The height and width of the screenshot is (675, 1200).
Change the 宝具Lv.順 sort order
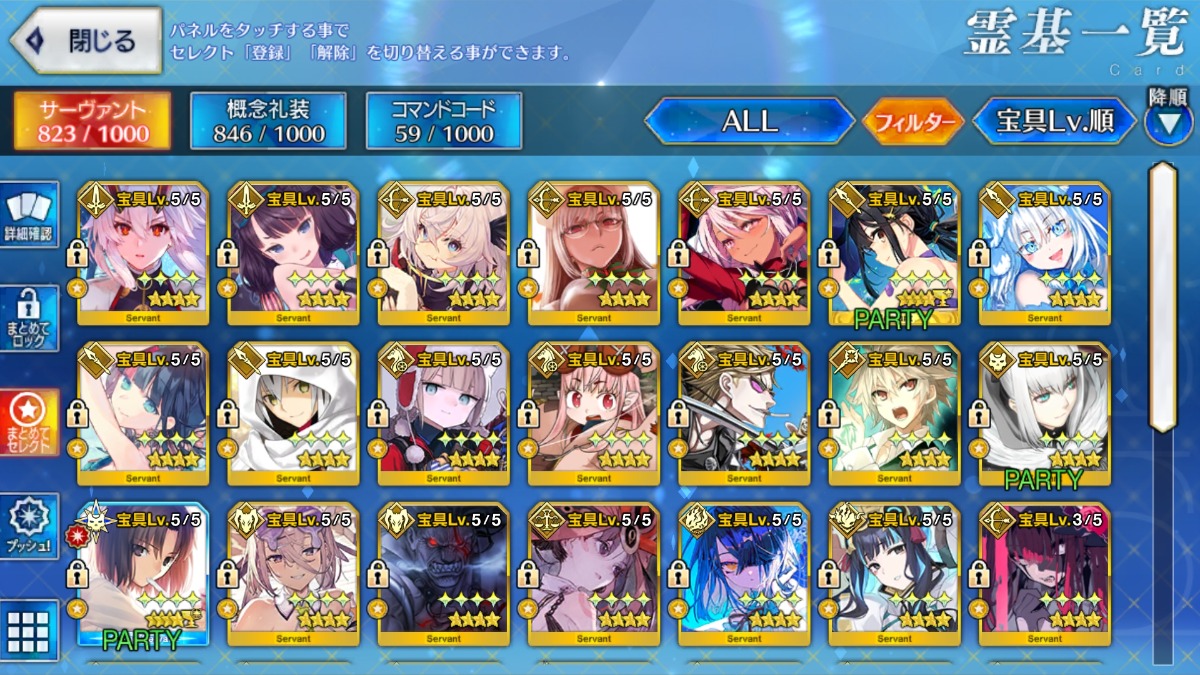coord(1054,122)
